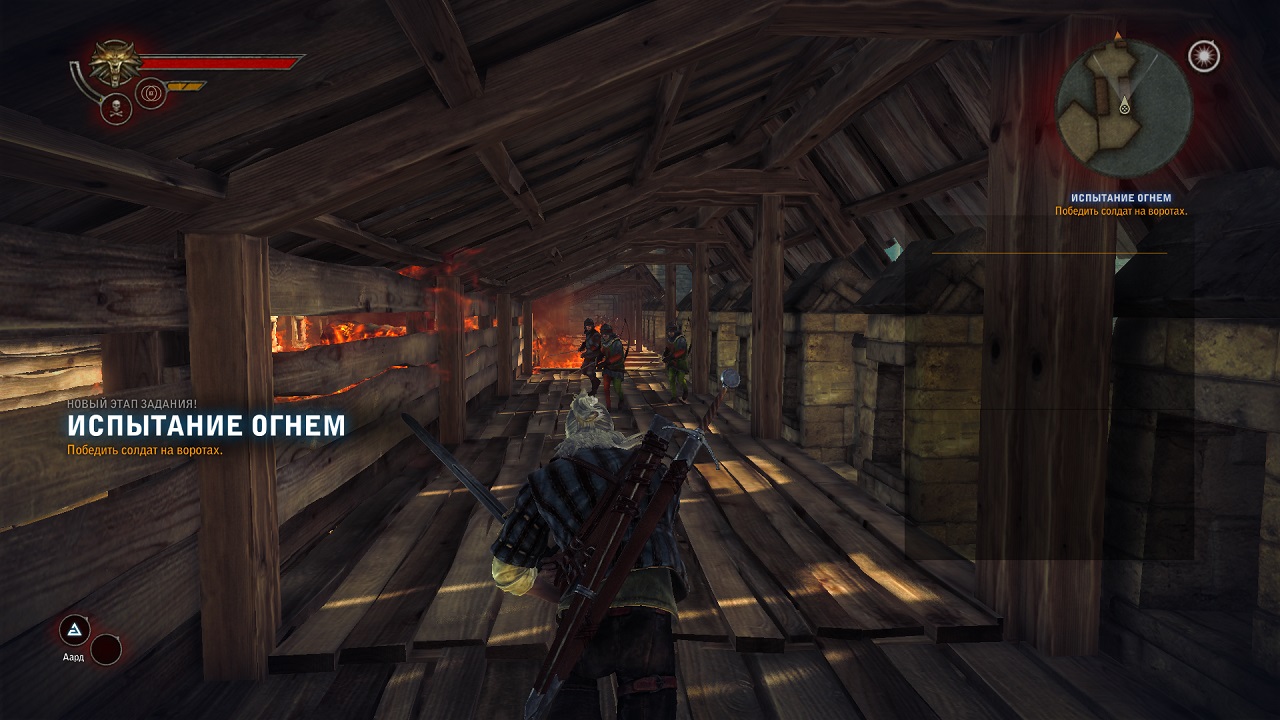Open the new quest stage notification
Viewport: 1280px width, 720px height.
[x=205, y=426]
